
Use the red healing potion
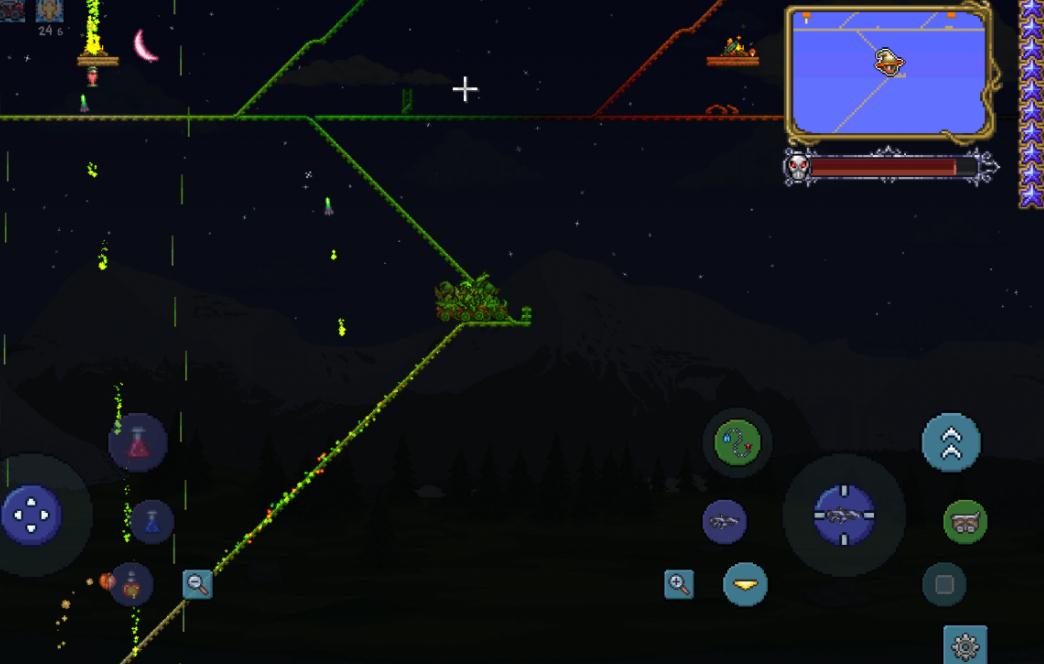[x=138, y=442]
